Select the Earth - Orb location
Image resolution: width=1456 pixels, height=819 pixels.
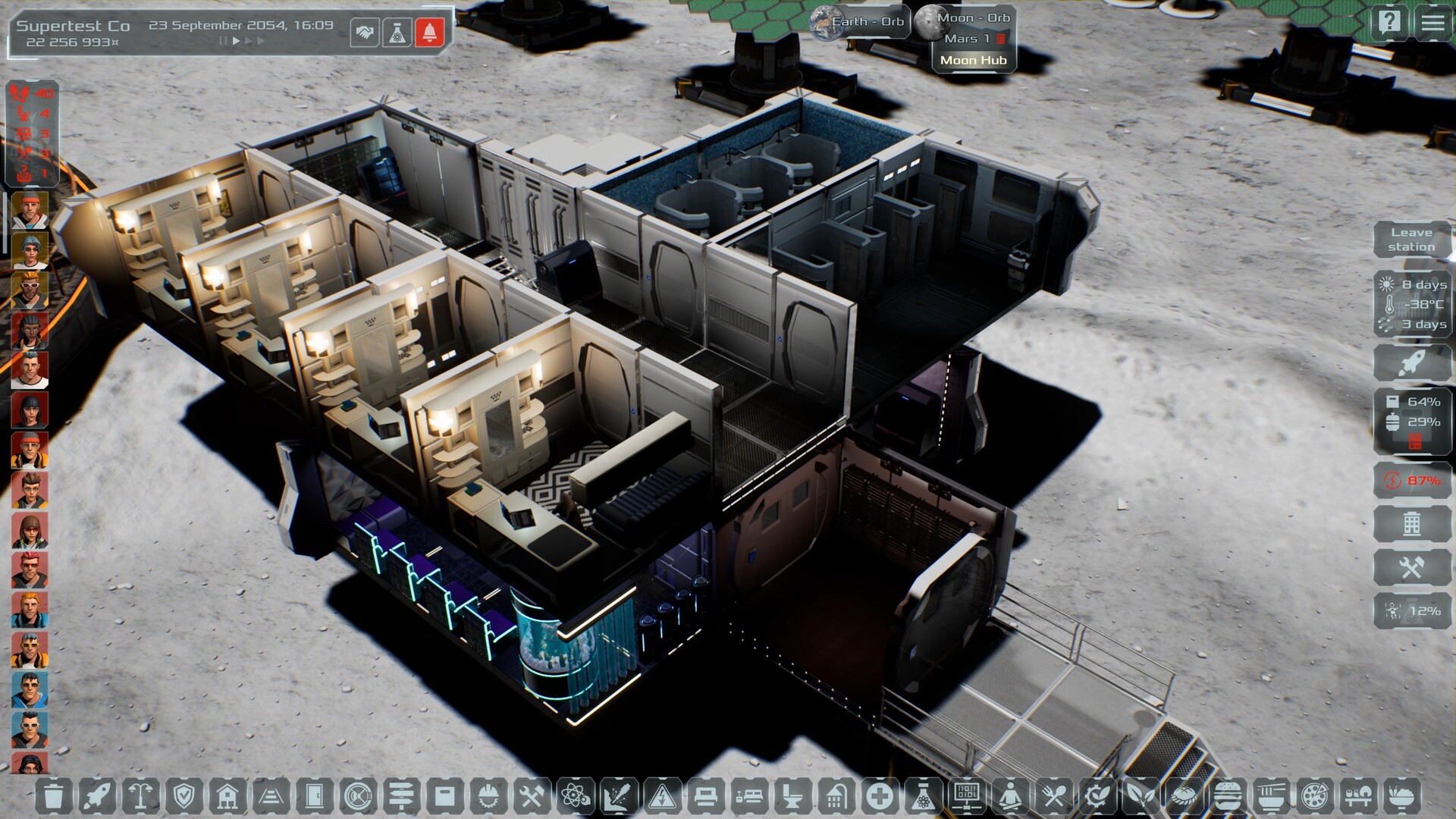tap(859, 22)
